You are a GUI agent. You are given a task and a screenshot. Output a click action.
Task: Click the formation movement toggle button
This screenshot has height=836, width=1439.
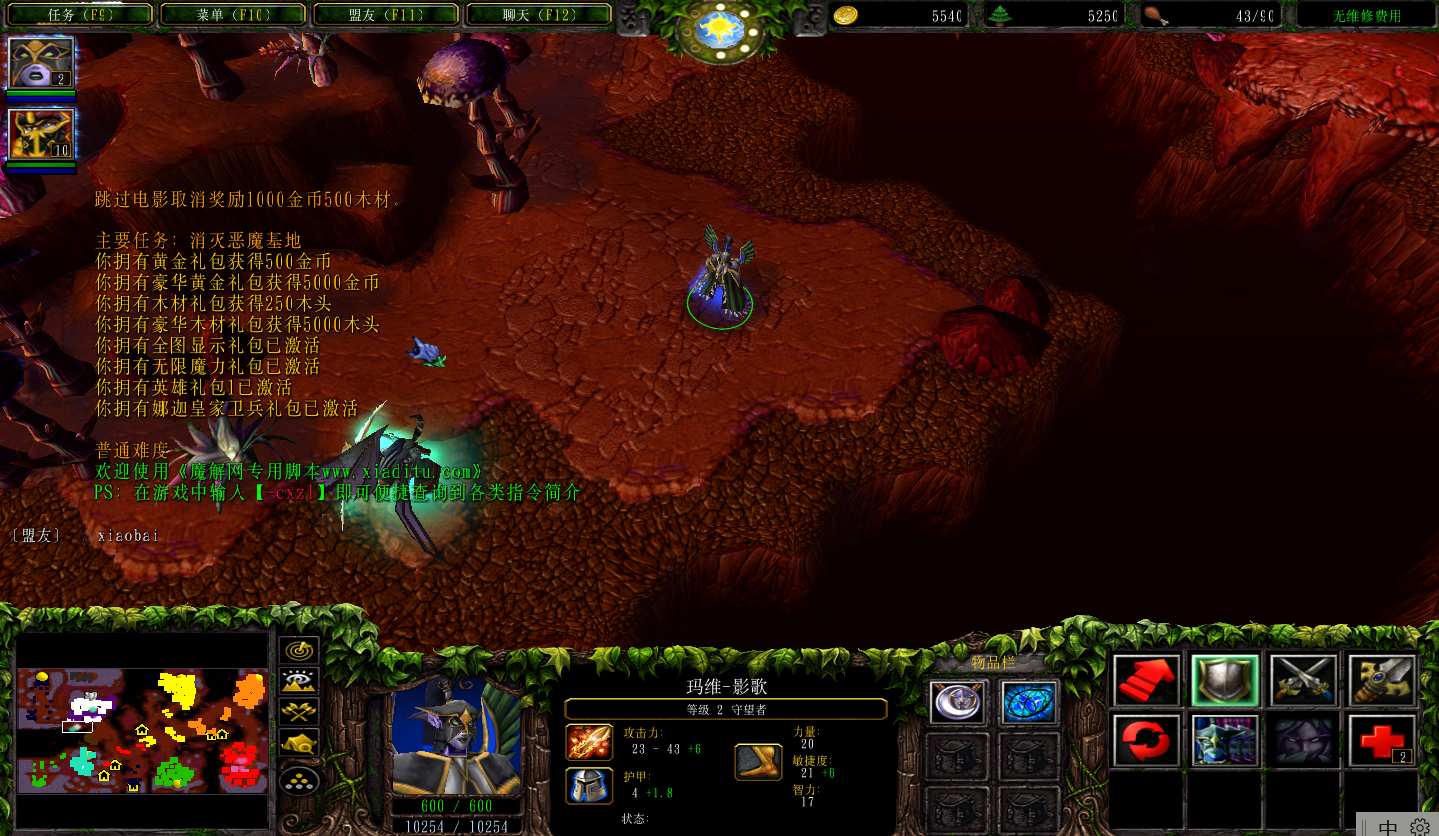pyautogui.click(x=299, y=779)
